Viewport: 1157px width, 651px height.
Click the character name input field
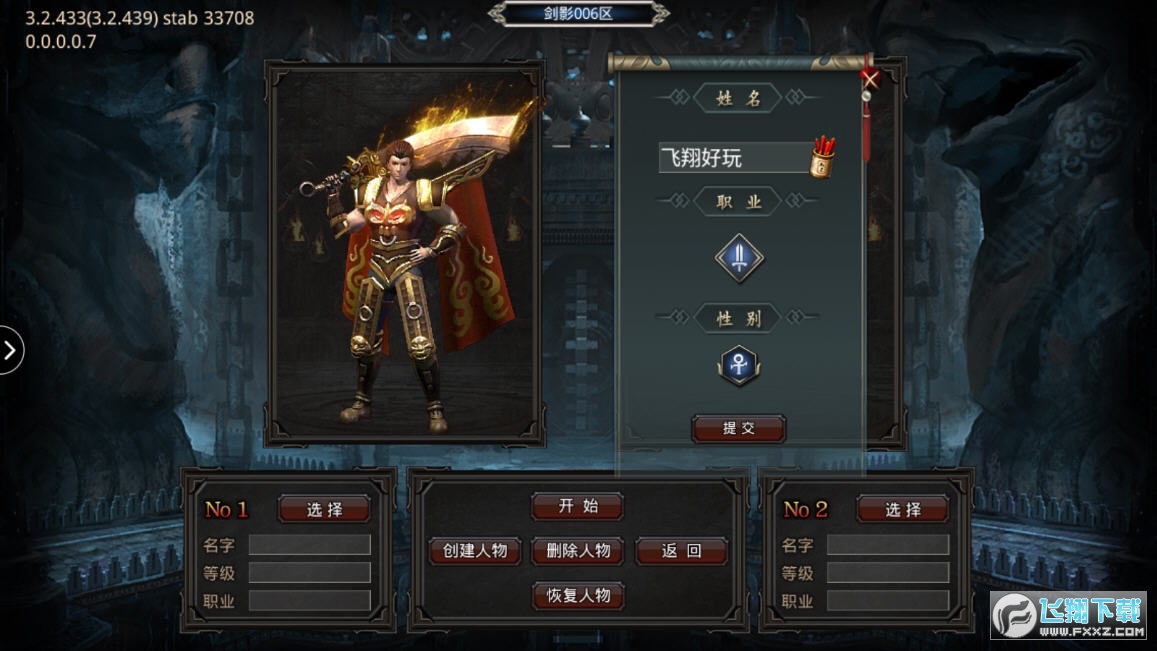733,158
